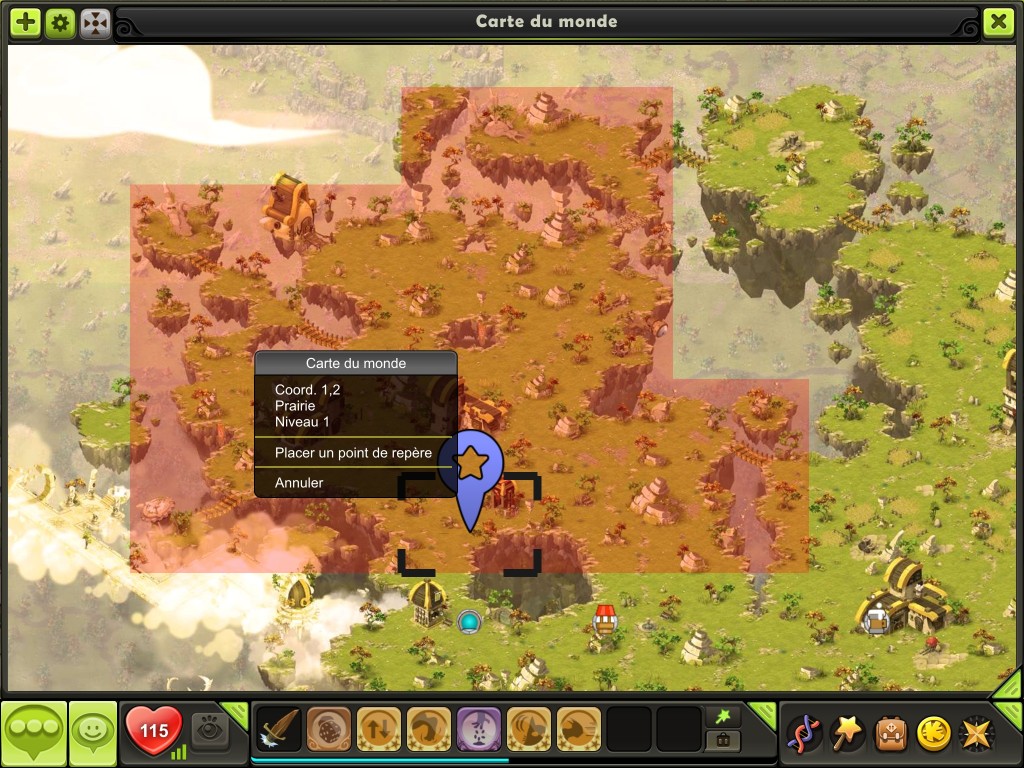
Task: Click the gold coin icon
Action: tap(934, 733)
